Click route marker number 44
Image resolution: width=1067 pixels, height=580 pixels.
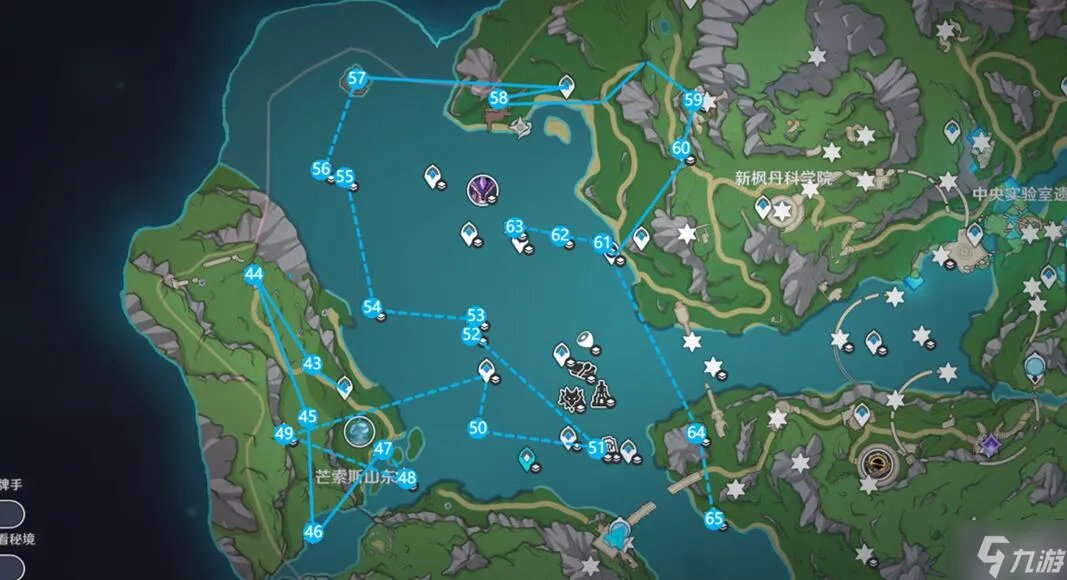point(253,274)
